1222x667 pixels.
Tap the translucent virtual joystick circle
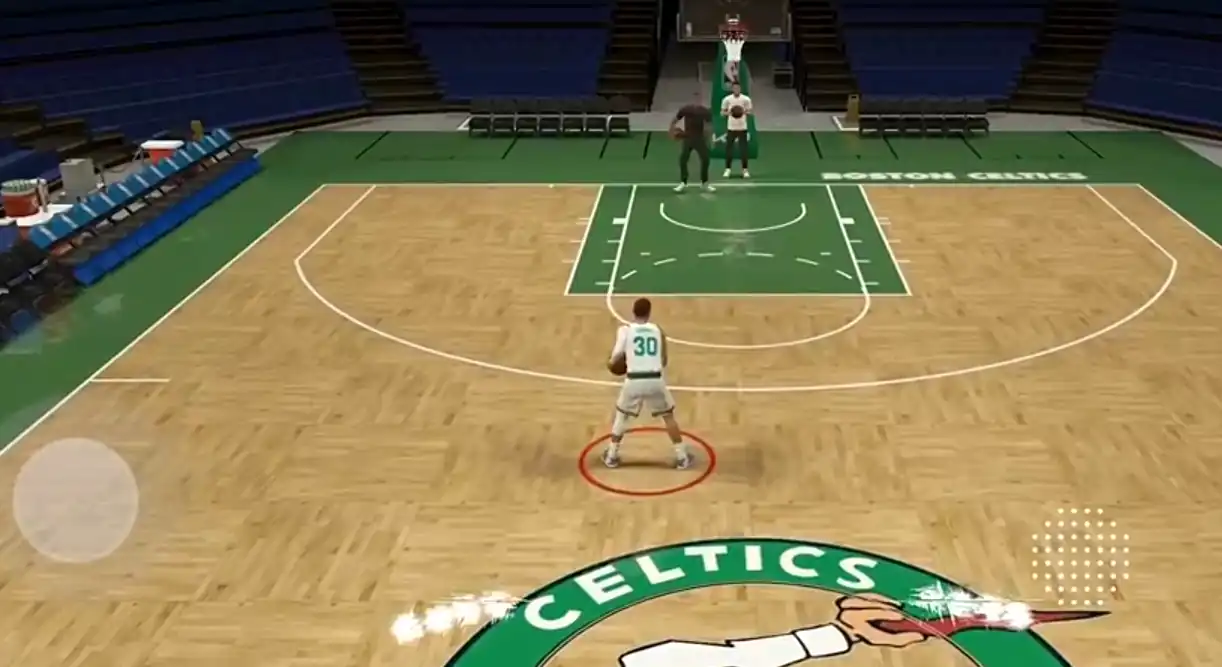coord(75,500)
